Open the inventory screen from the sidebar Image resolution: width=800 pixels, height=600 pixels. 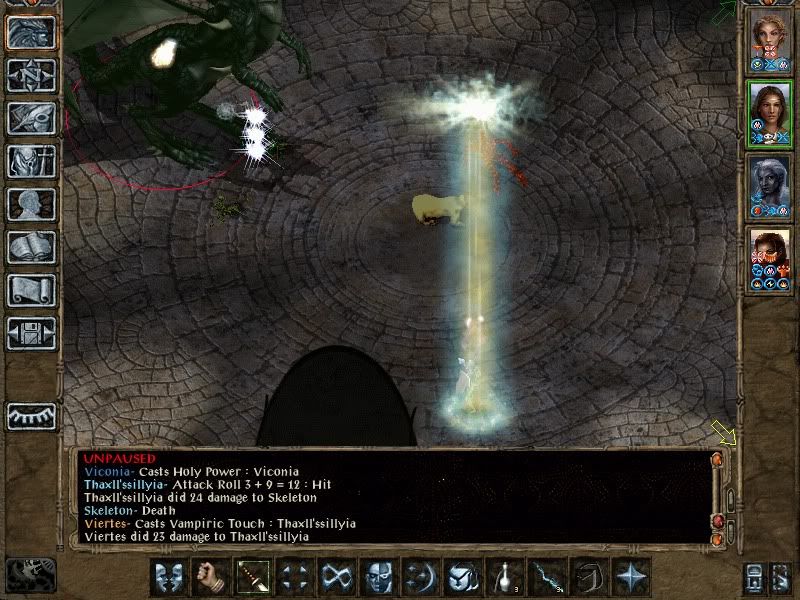[x=31, y=161]
